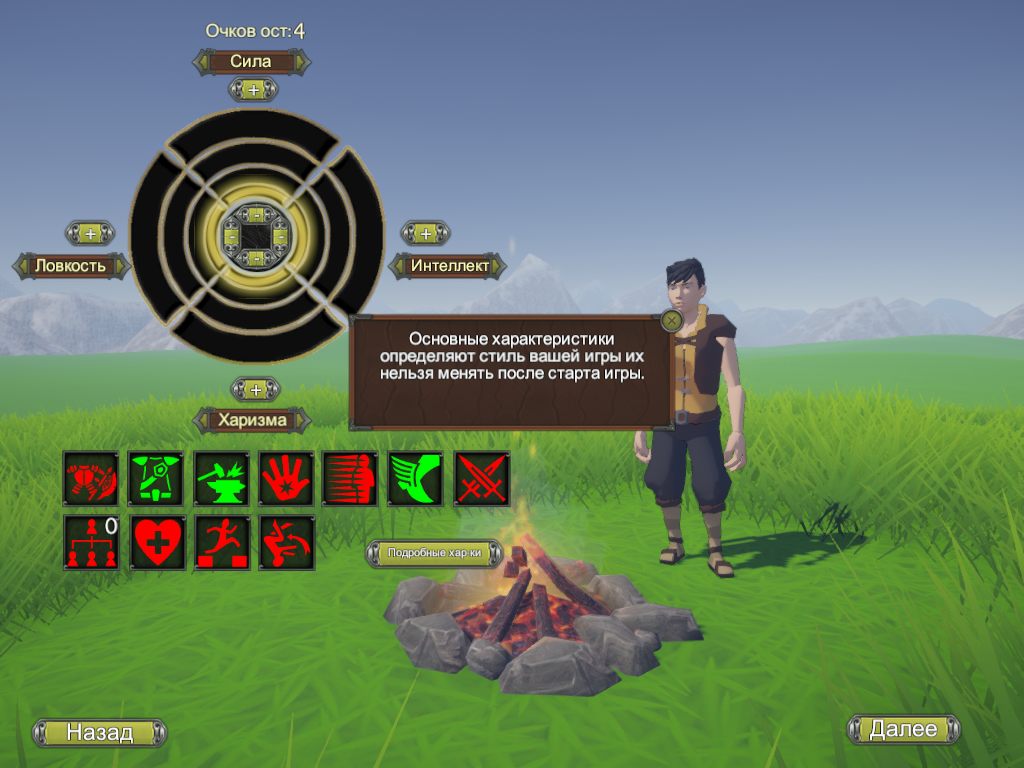Viewport: 1024px width, 768px height.
Task: Select the green chest armor icon
Action: click(x=156, y=478)
